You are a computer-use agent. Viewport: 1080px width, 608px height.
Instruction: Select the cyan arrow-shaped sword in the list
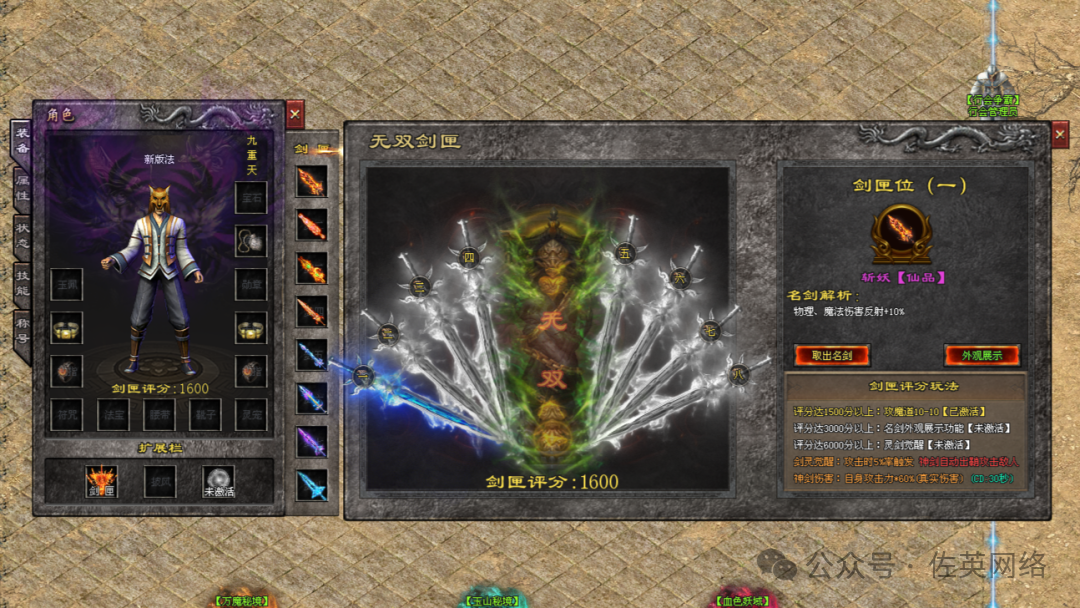[x=311, y=485]
